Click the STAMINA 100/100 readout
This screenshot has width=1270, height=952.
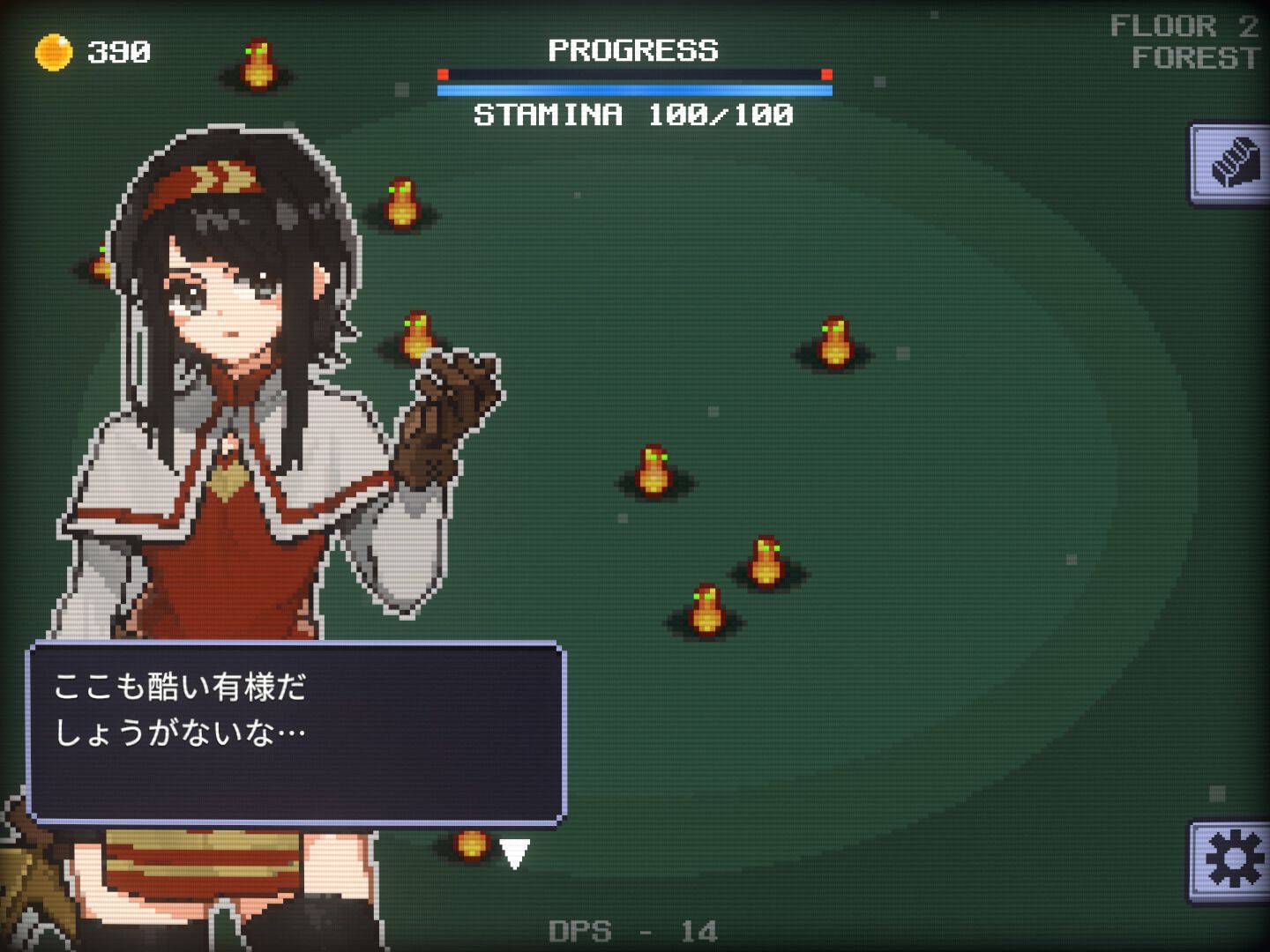coord(633,113)
